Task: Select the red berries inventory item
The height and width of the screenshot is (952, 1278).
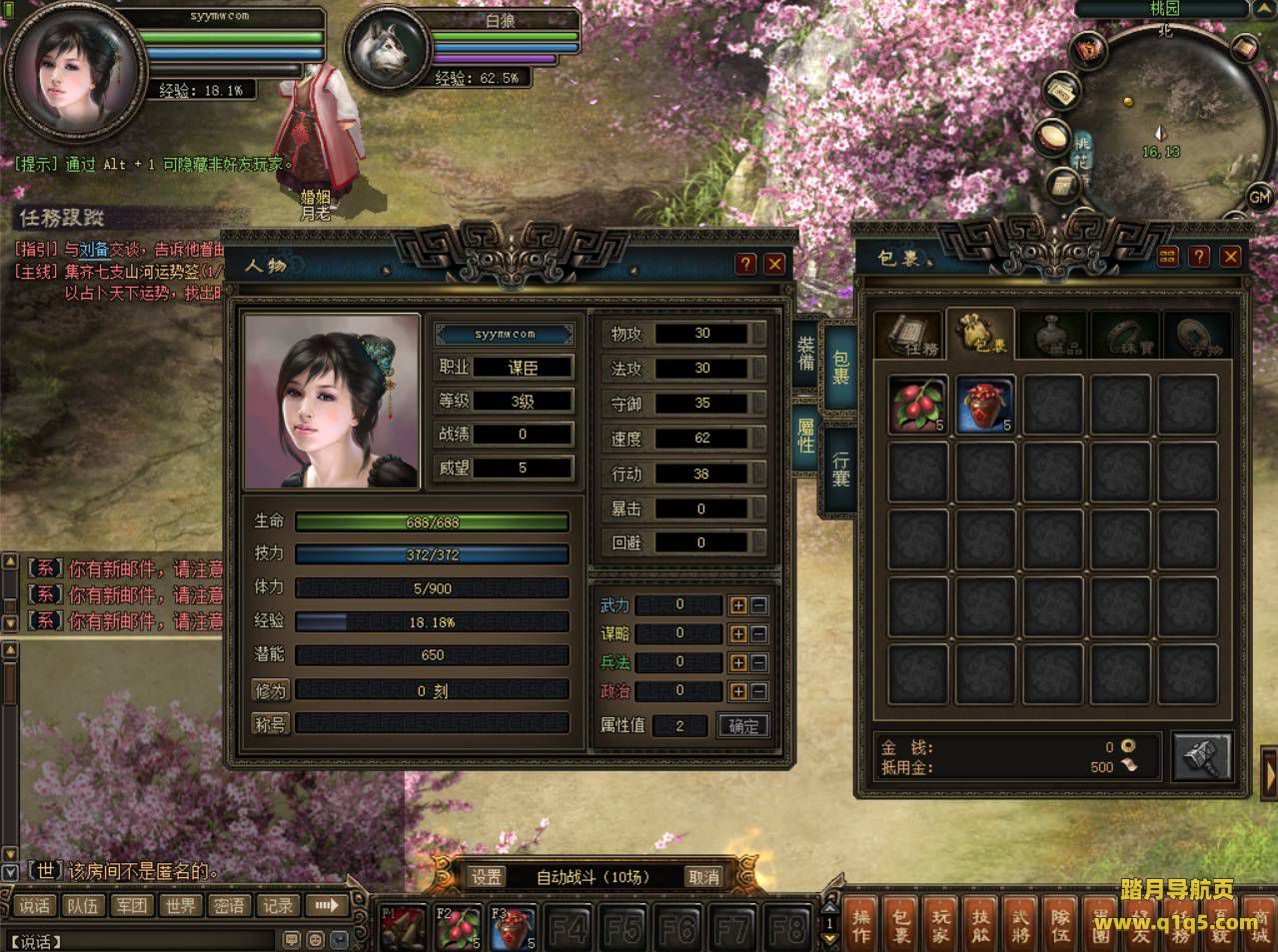Action: click(917, 405)
